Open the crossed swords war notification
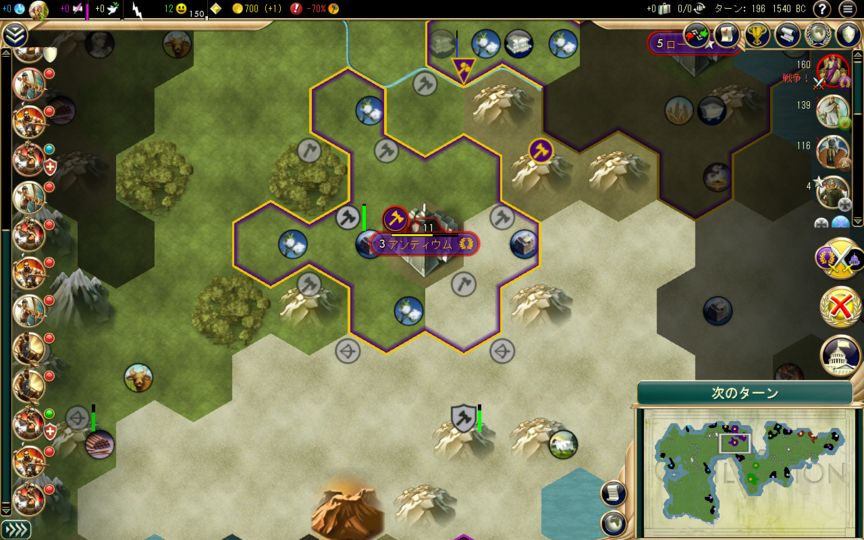This screenshot has height=540, width=864. pos(838,259)
